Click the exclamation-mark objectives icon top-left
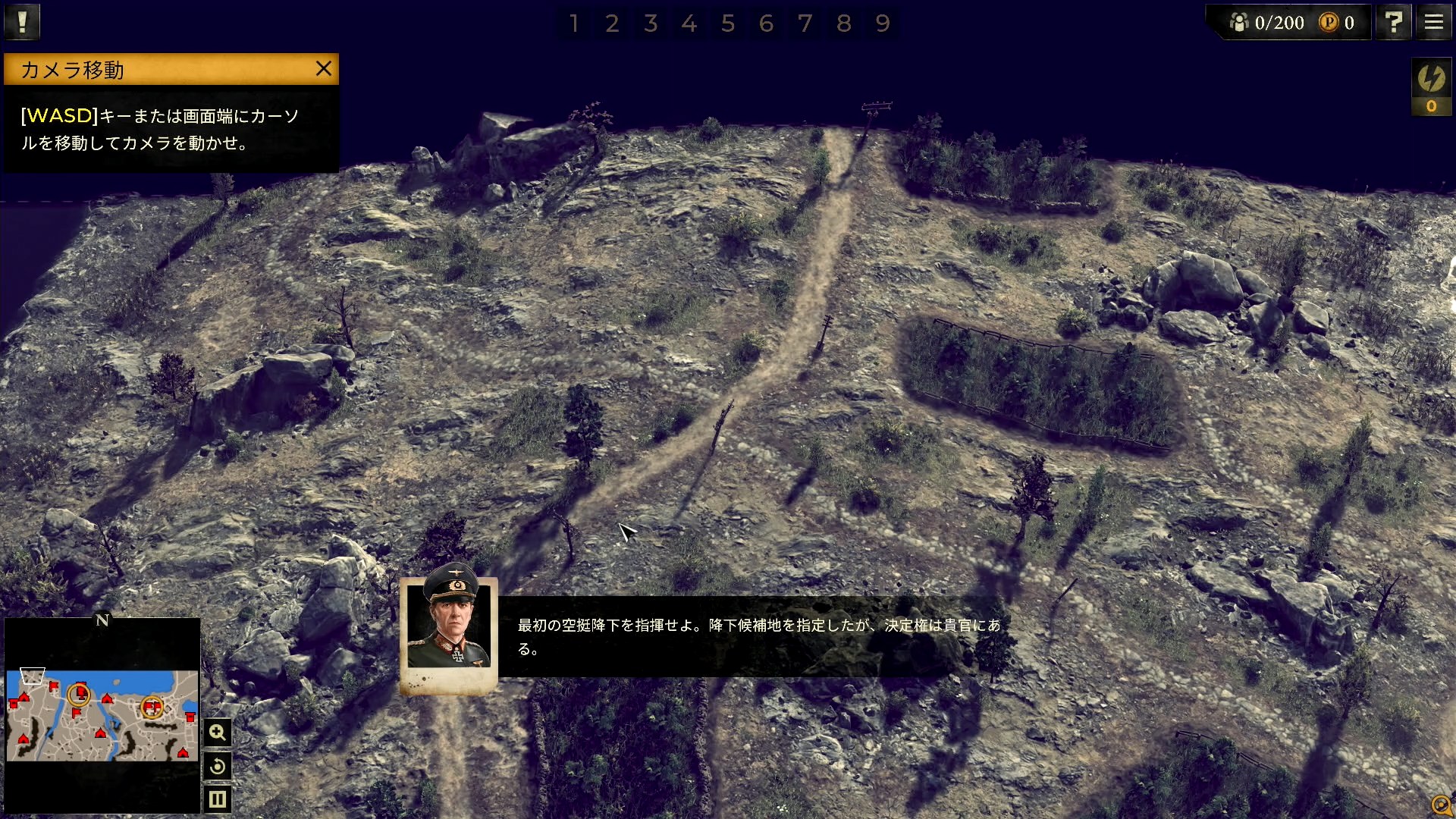This screenshot has width=1456, height=819. click(22, 21)
